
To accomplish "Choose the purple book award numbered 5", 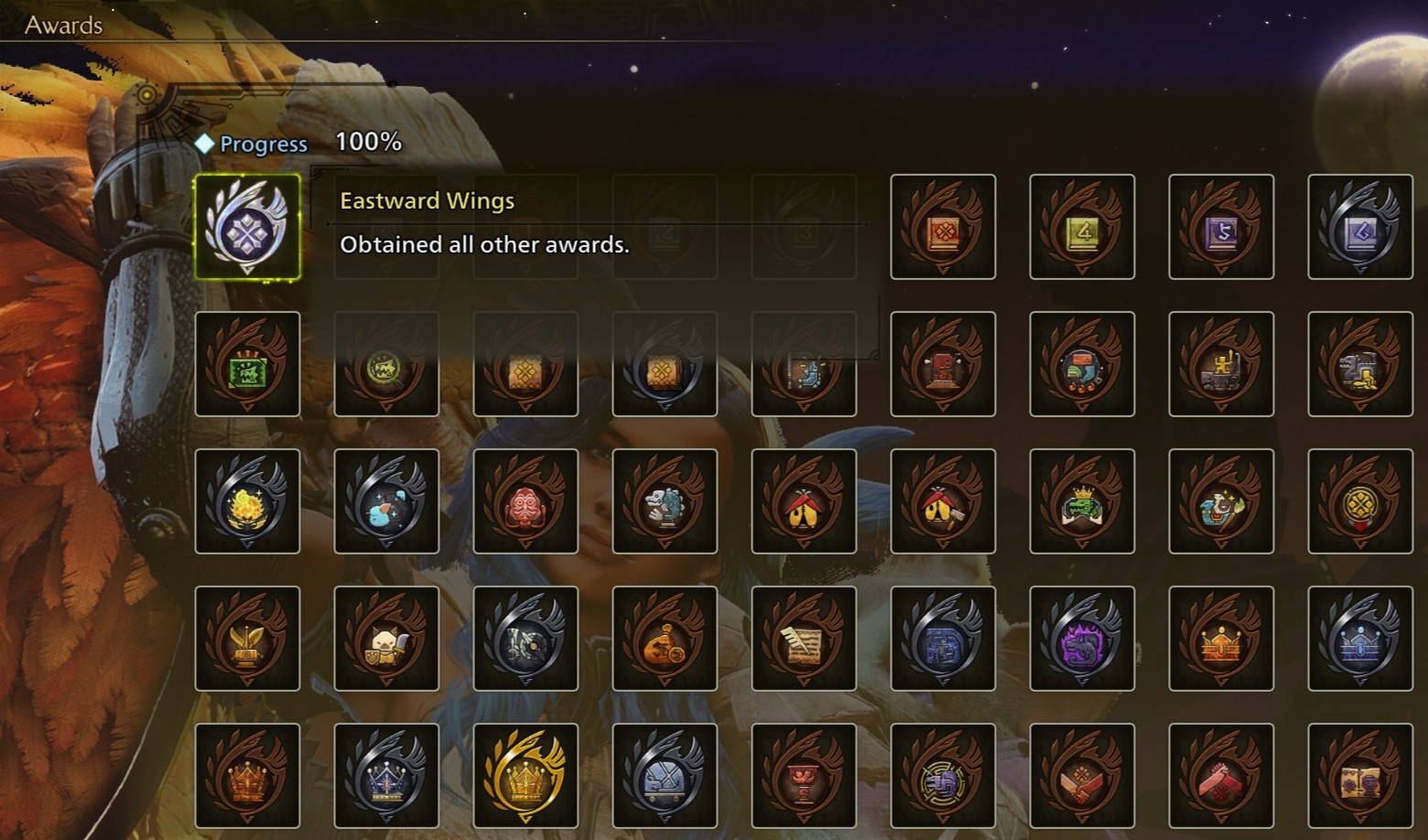I will (1221, 227).
